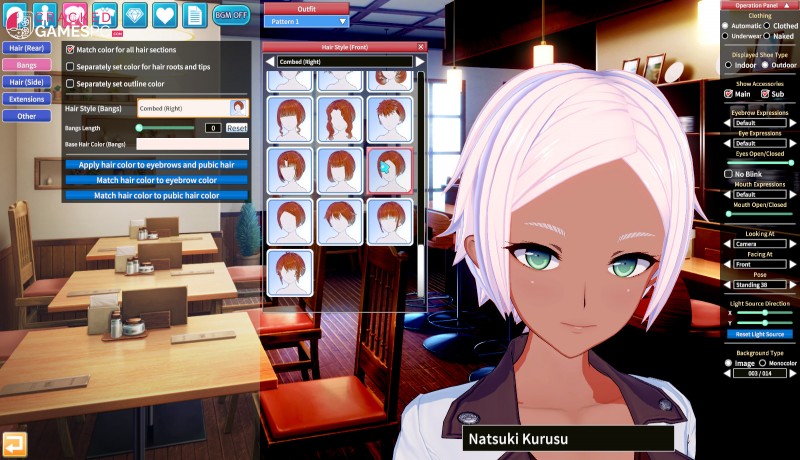
Task: Open the heart icon category in top bar
Action: [165, 14]
